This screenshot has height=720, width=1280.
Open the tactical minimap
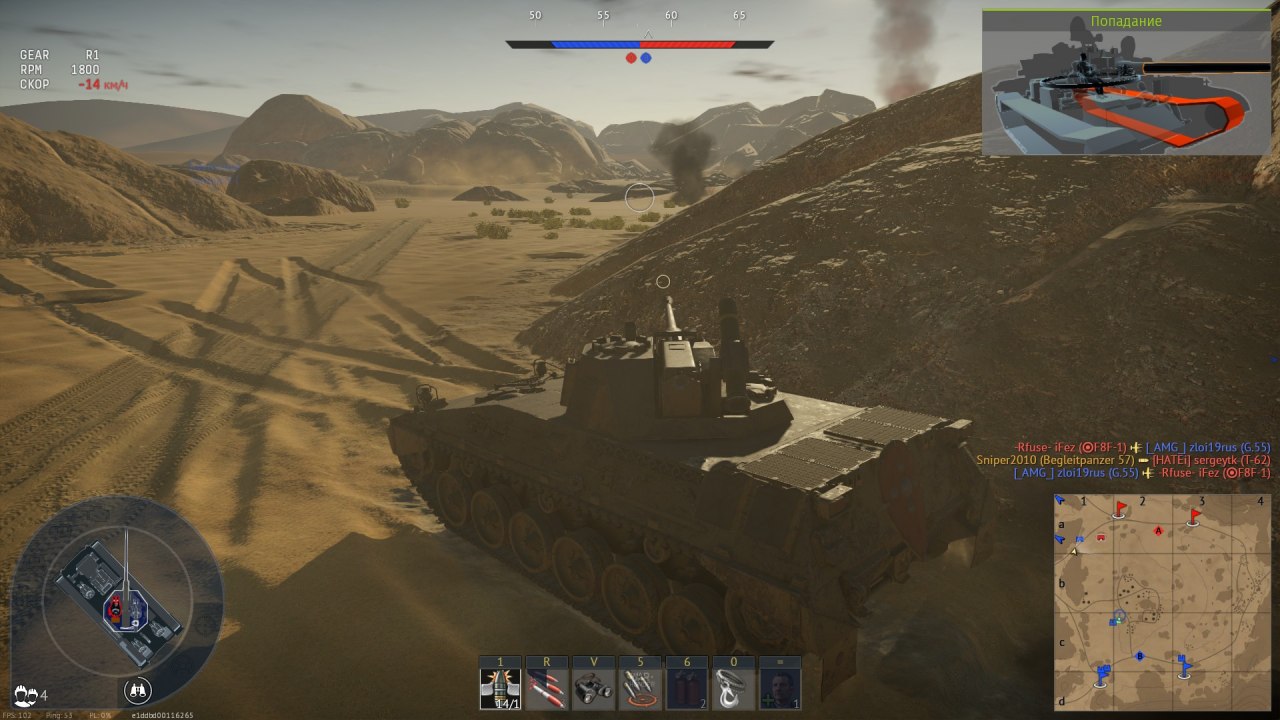[x=1163, y=601]
